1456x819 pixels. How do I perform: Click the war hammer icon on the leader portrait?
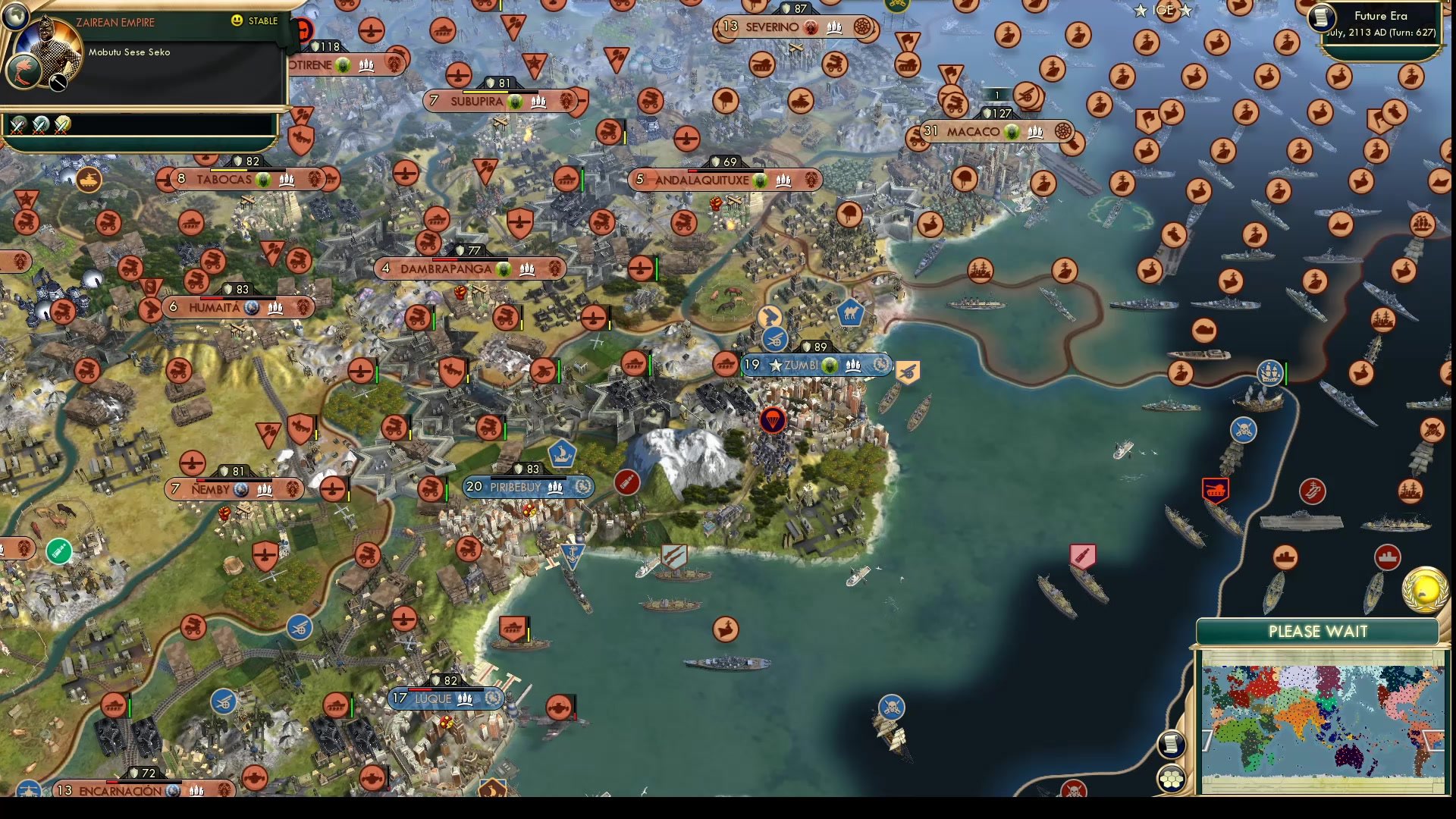tap(57, 82)
